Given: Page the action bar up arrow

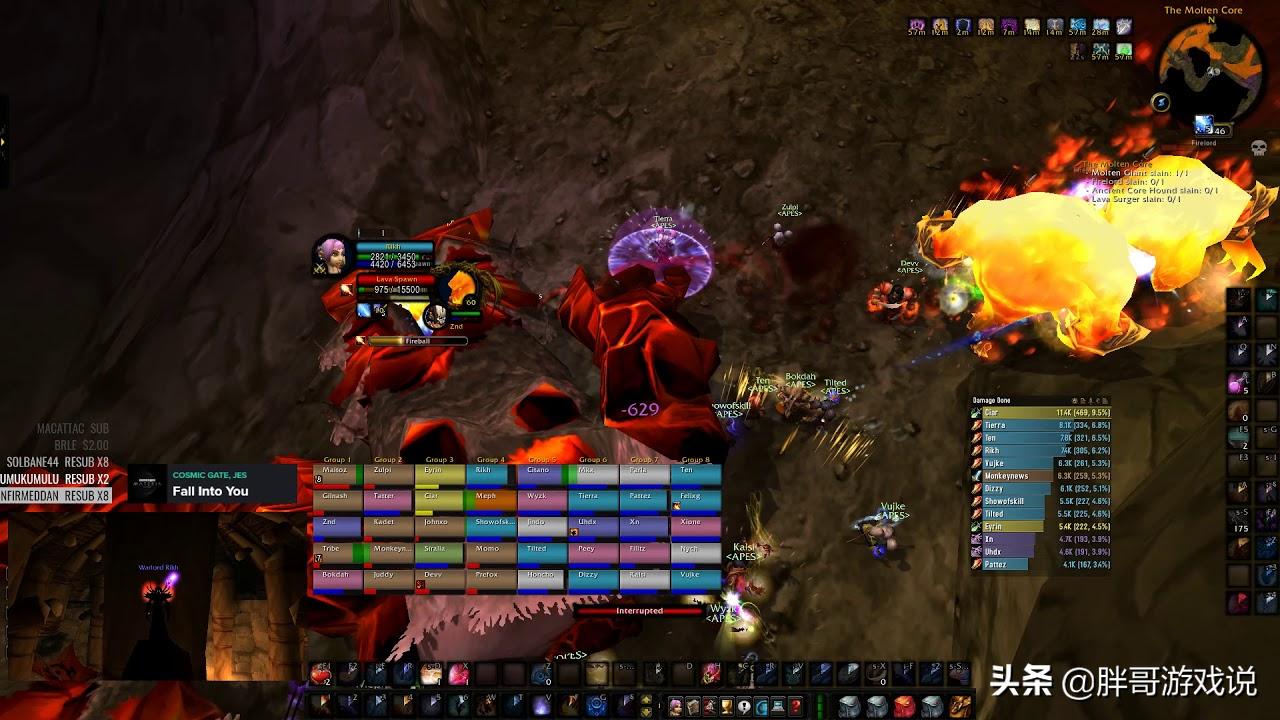Looking at the screenshot, I should (x=647, y=699).
